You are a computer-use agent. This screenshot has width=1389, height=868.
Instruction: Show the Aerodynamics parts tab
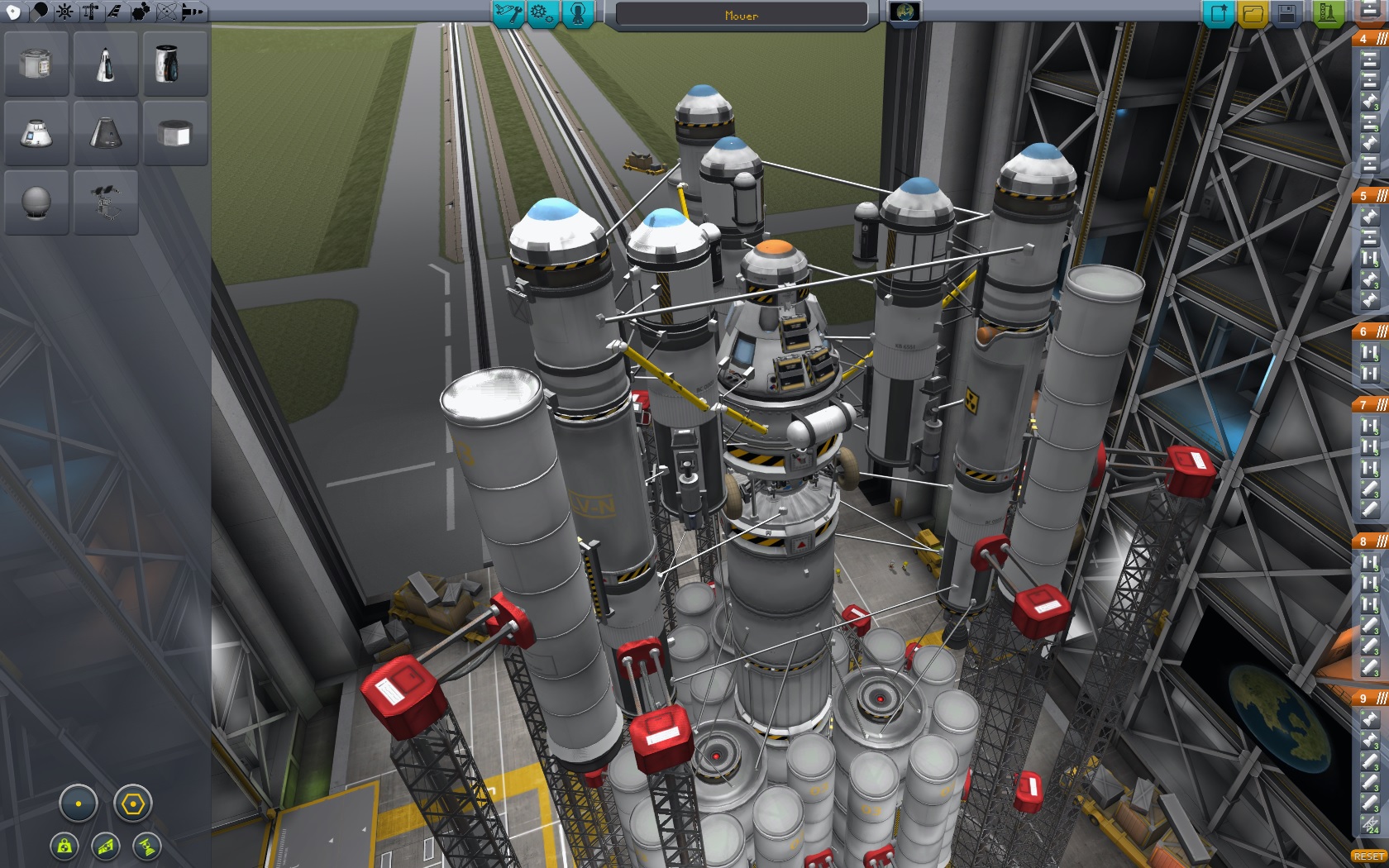pyautogui.click(x=114, y=12)
